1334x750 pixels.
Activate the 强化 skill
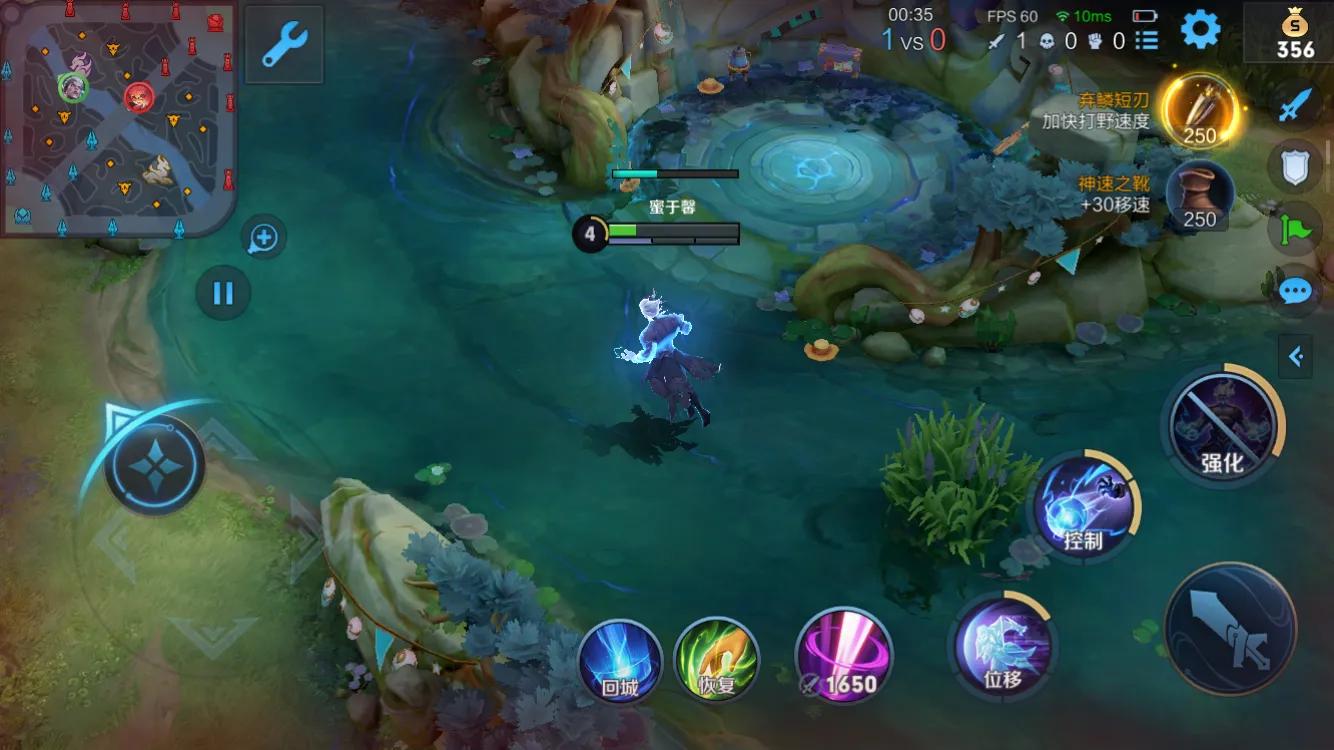[1222, 423]
